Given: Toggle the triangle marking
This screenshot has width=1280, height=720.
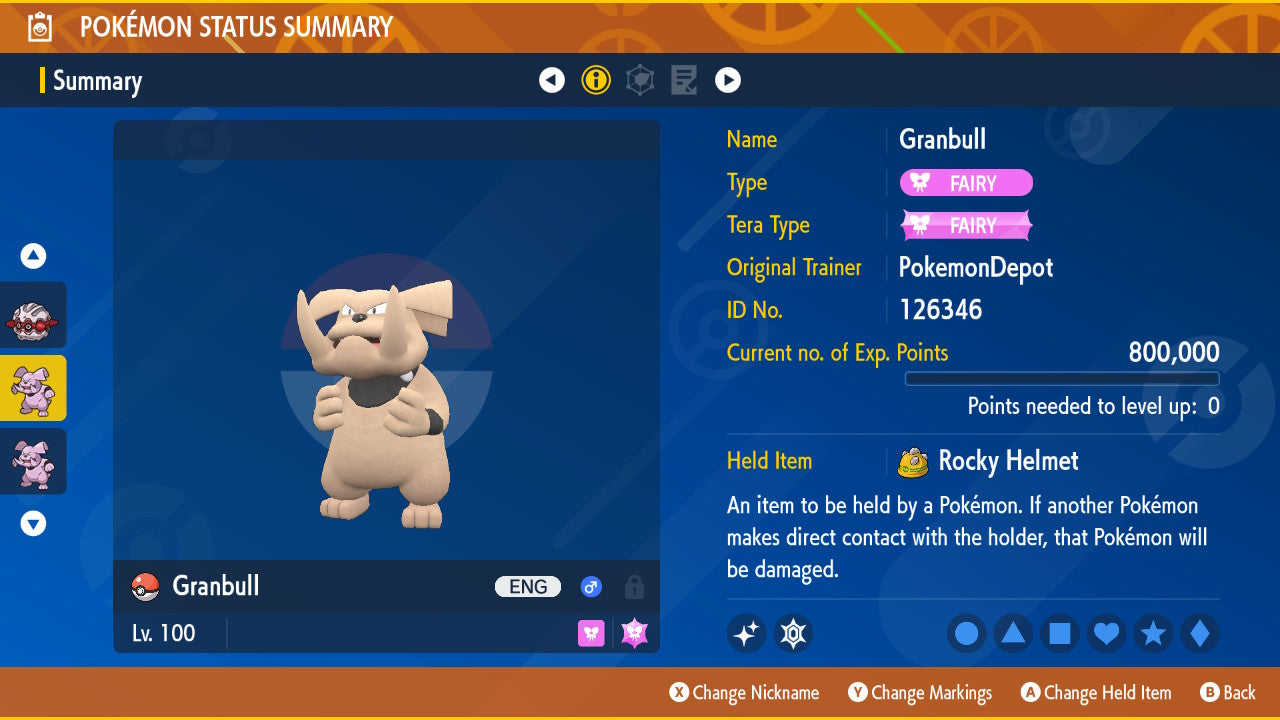Looking at the screenshot, I should click(x=1013, y=633).
